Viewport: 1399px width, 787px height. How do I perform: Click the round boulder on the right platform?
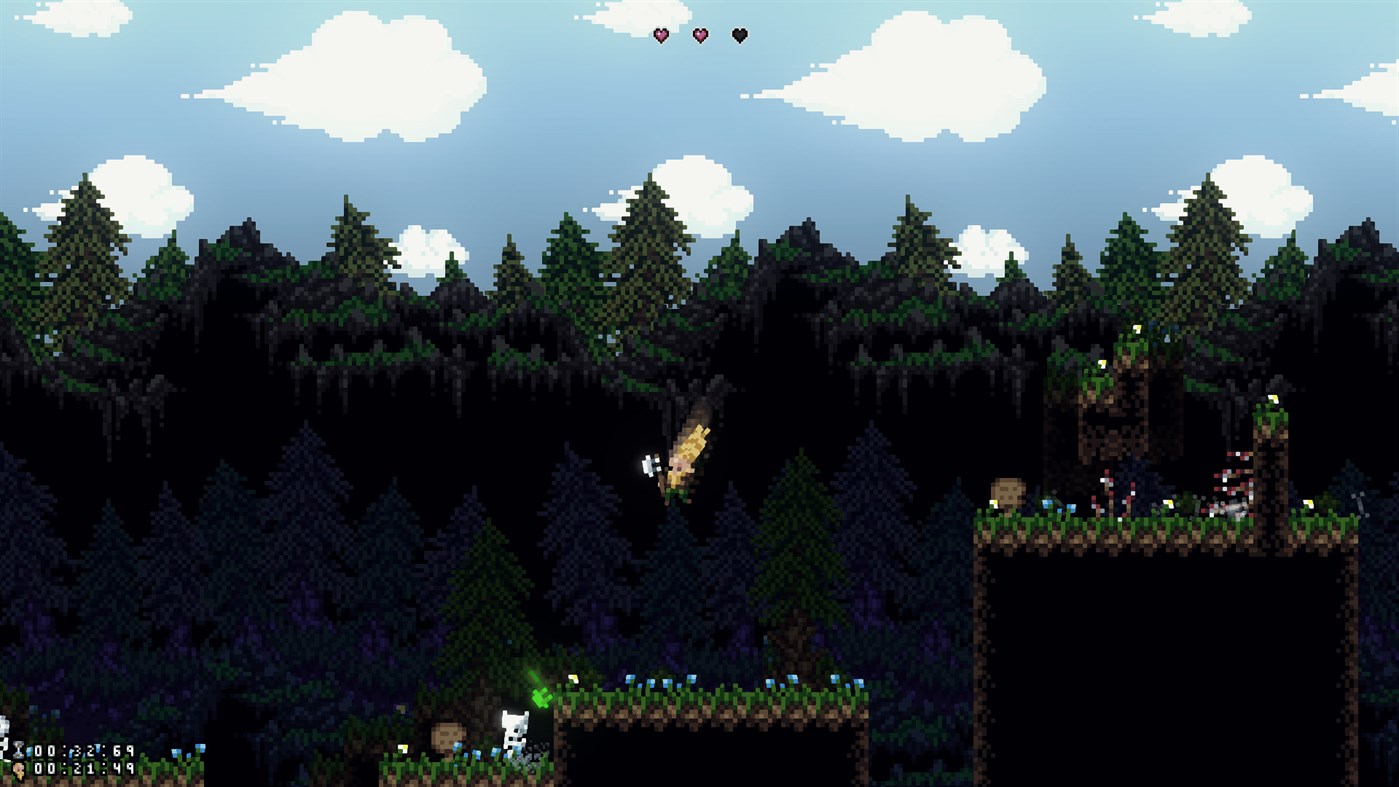(1007, 490)
